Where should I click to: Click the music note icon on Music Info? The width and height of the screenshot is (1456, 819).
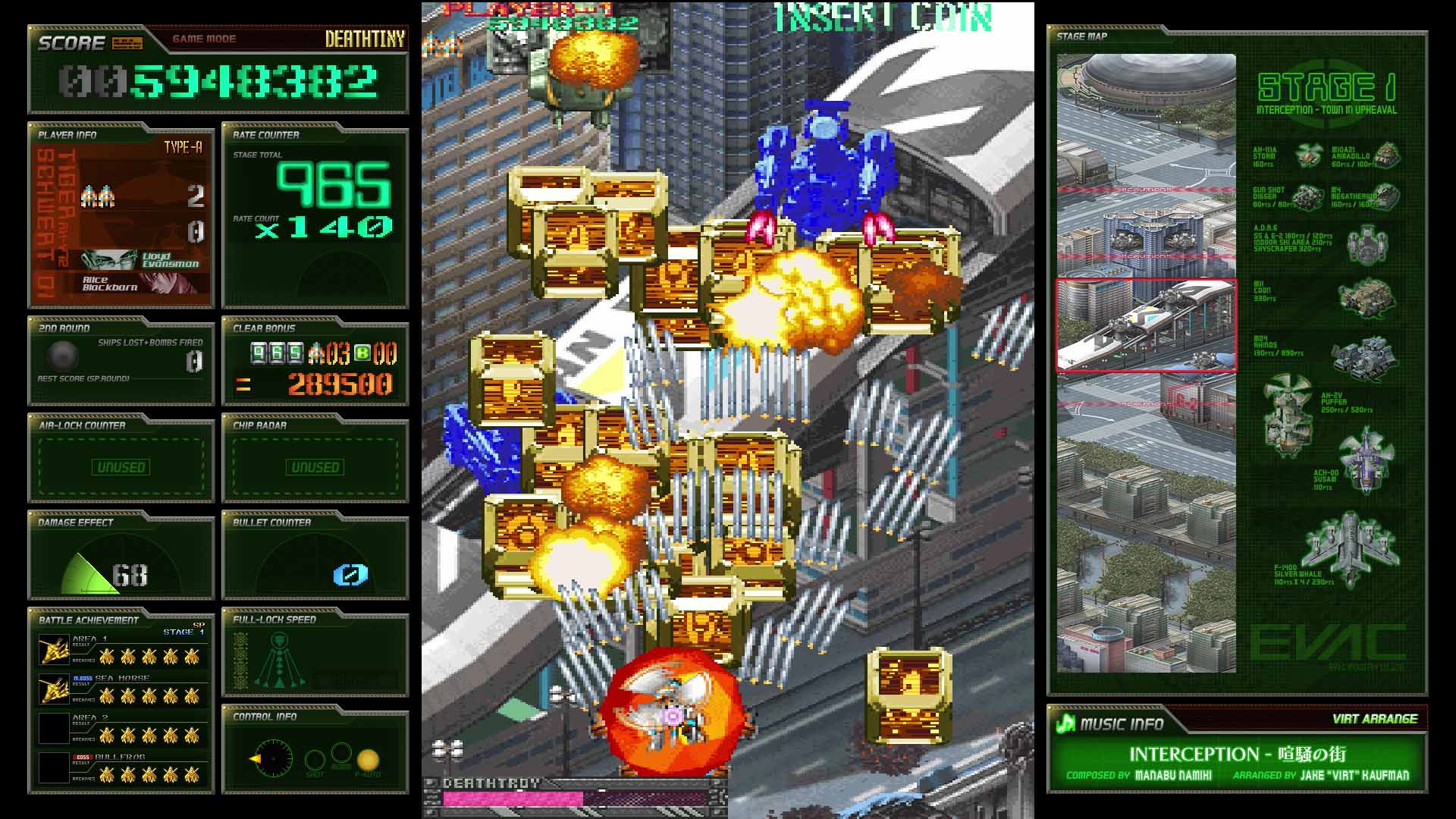point(1065,724)
